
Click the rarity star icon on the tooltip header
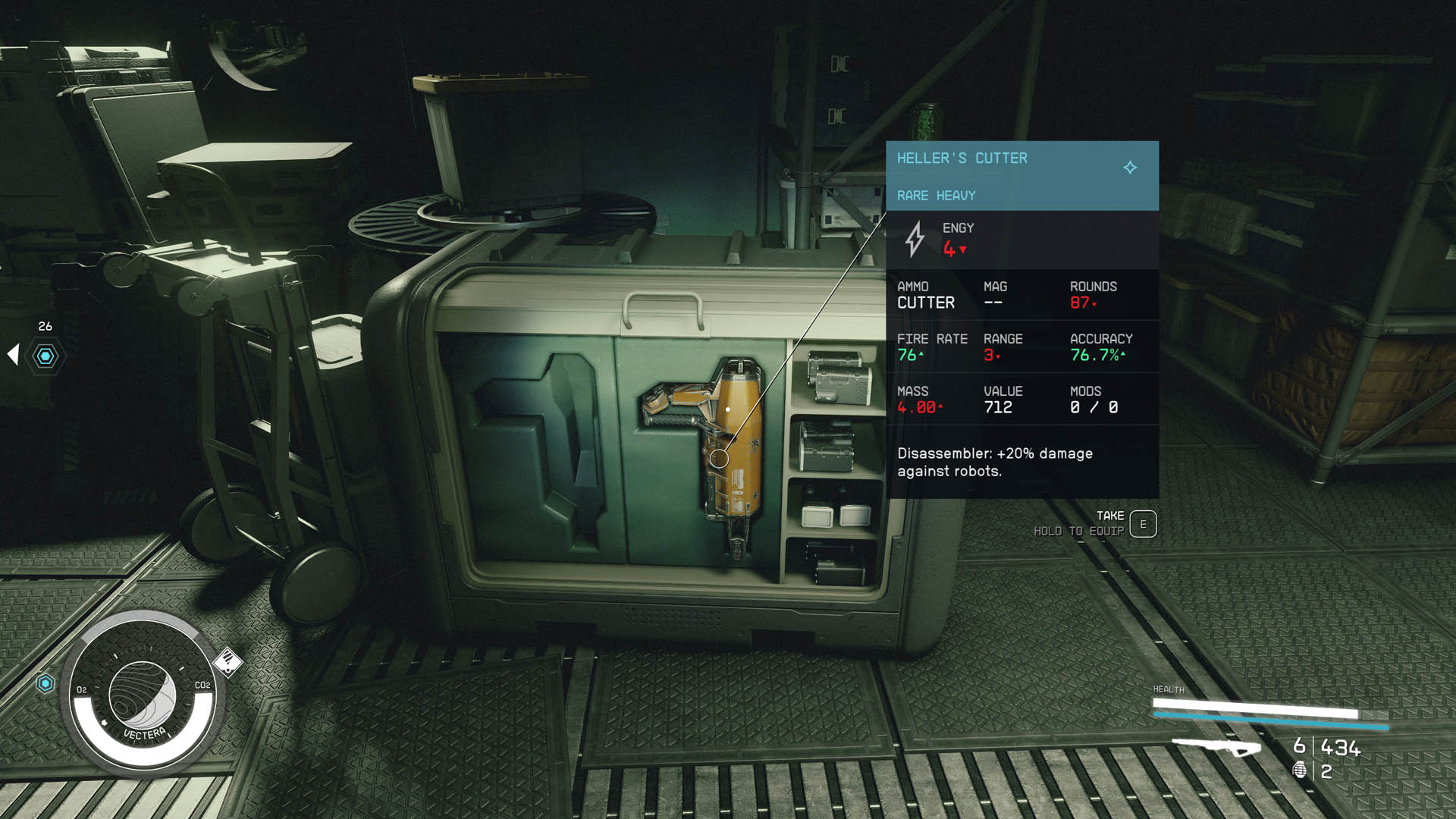(x=1129, y=168)
